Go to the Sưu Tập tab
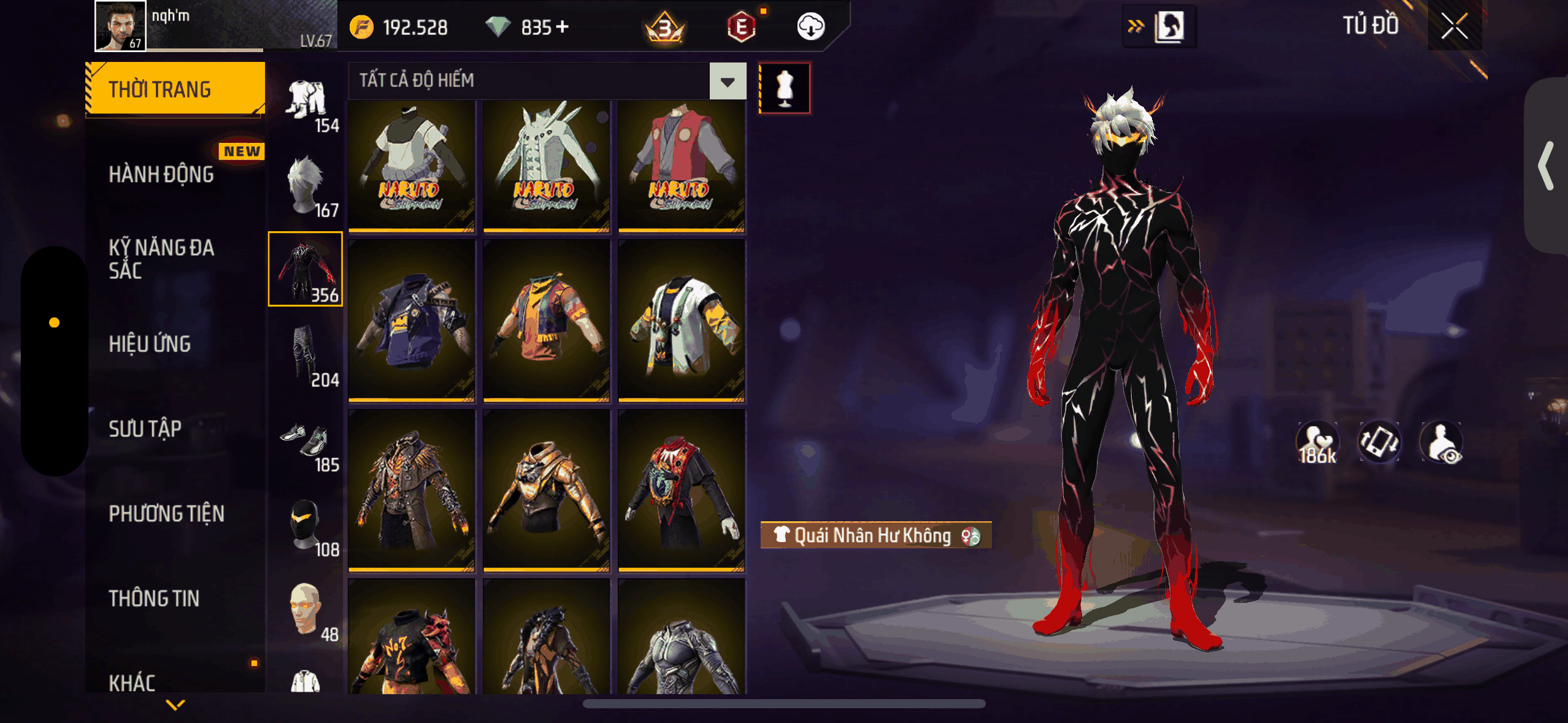This screenshot has height=723, width=1568. coord(145,429)
